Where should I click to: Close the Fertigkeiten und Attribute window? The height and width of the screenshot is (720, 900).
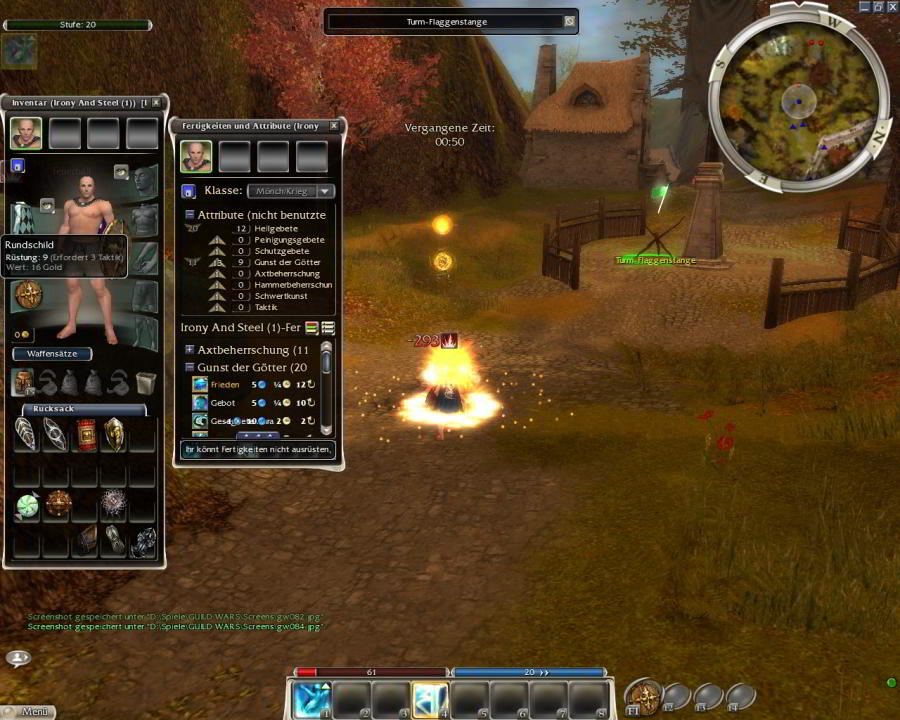tap(334, 126)
